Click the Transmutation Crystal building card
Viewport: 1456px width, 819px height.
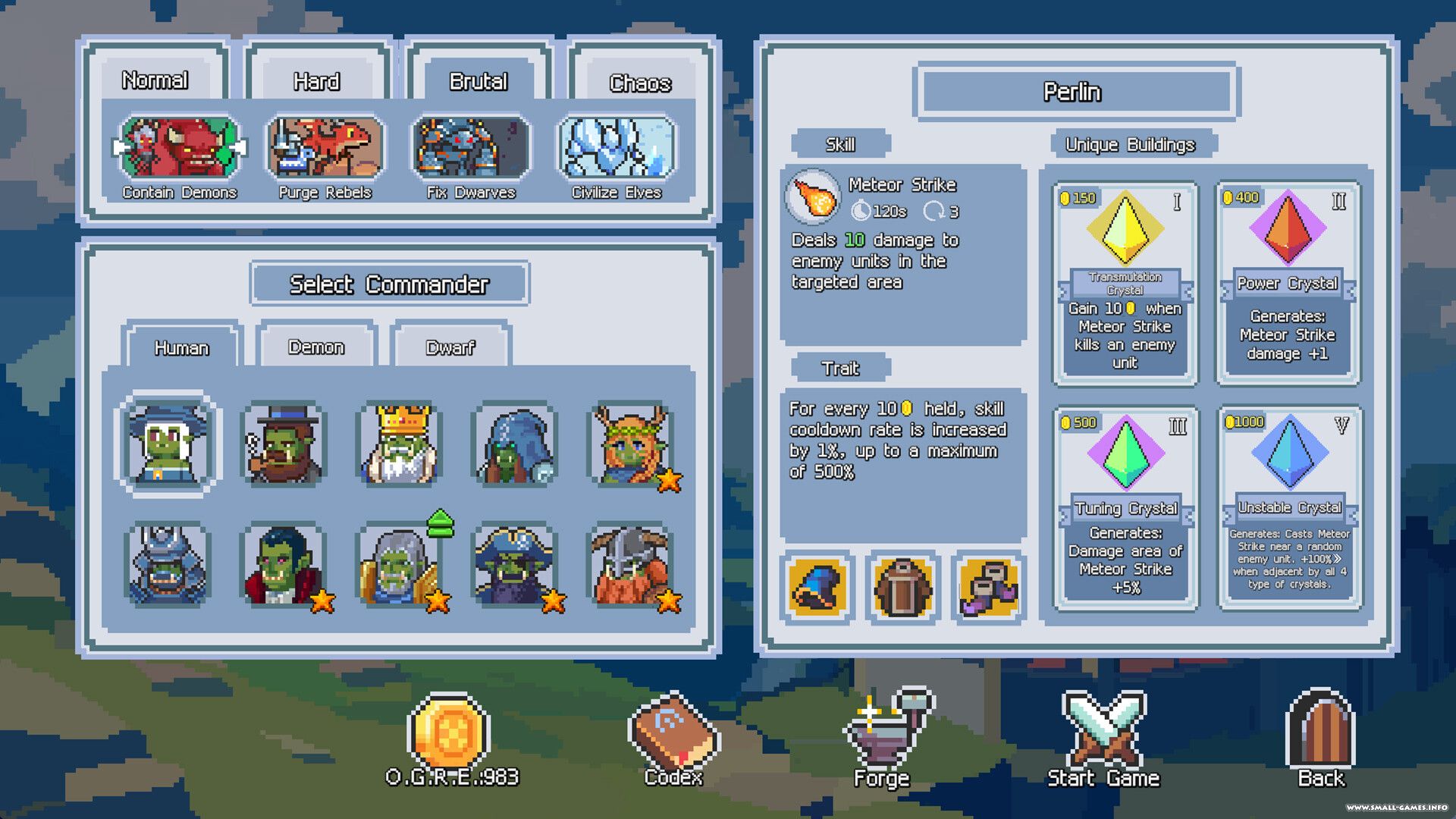[x=1125, y=282]
